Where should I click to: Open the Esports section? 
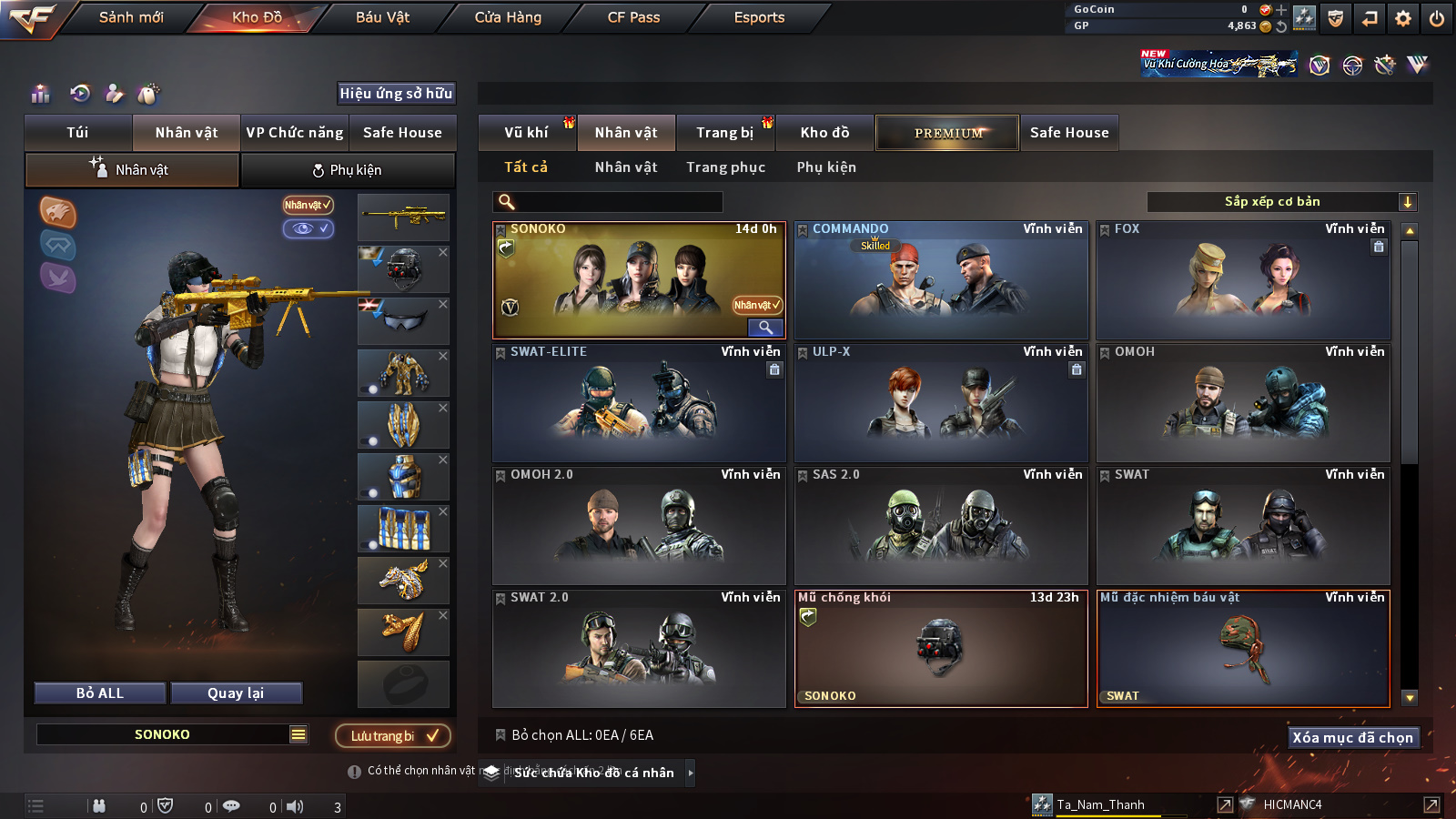pyautogui.click(x=759, y=17)
